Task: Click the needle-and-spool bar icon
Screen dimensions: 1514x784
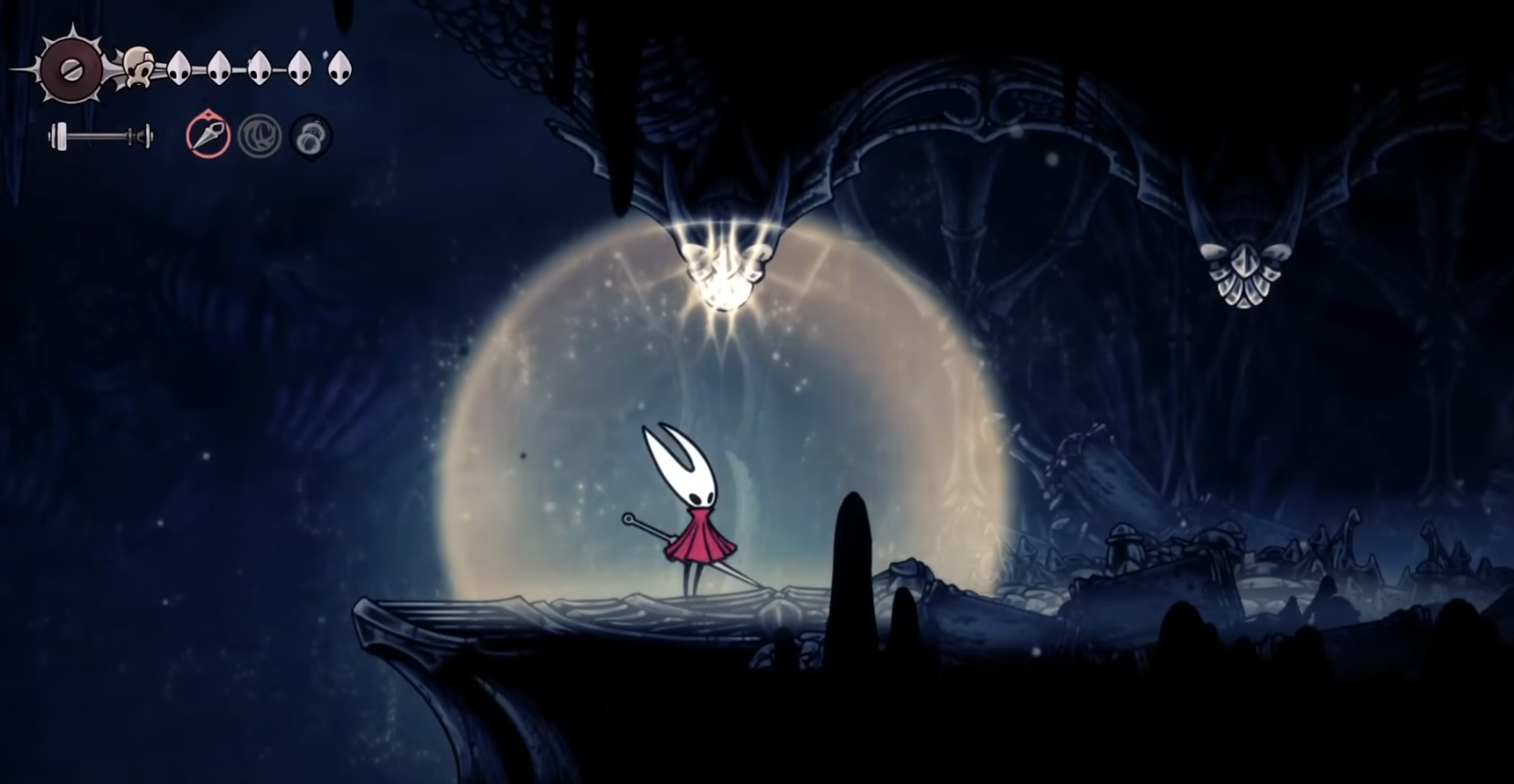Action: (x=99, y=135)
